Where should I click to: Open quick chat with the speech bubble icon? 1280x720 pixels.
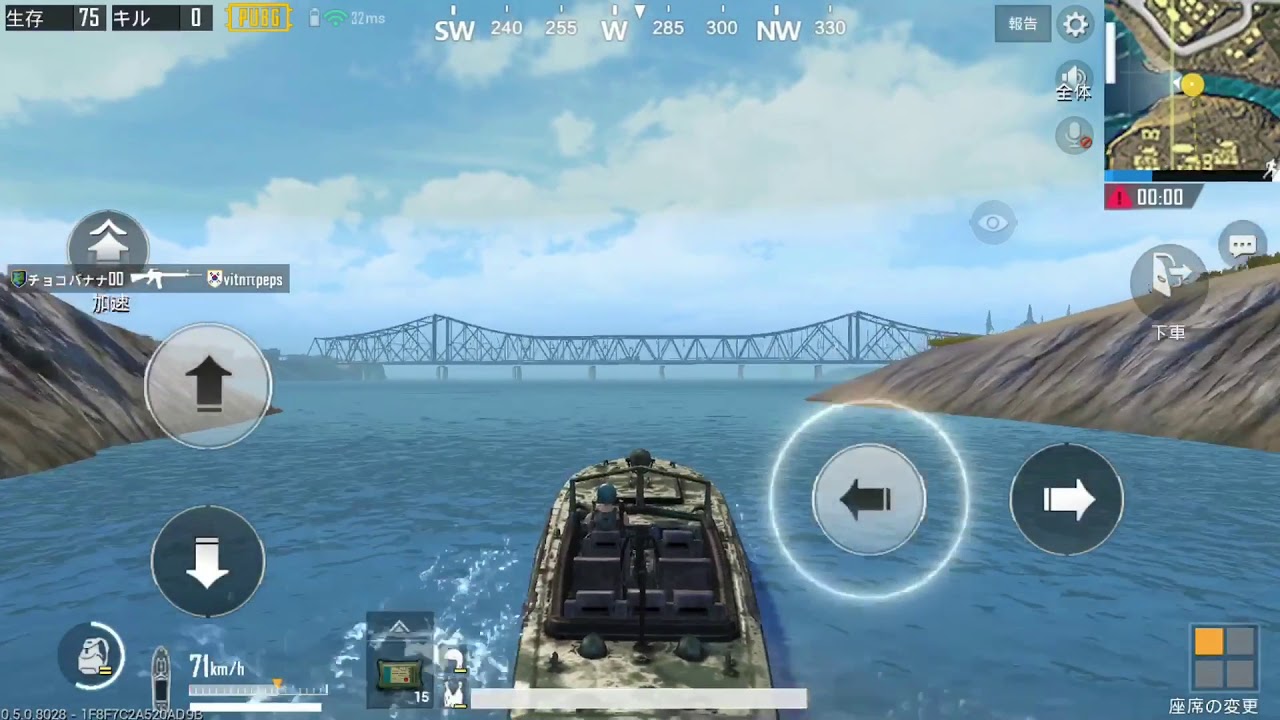coord(1242,243)
